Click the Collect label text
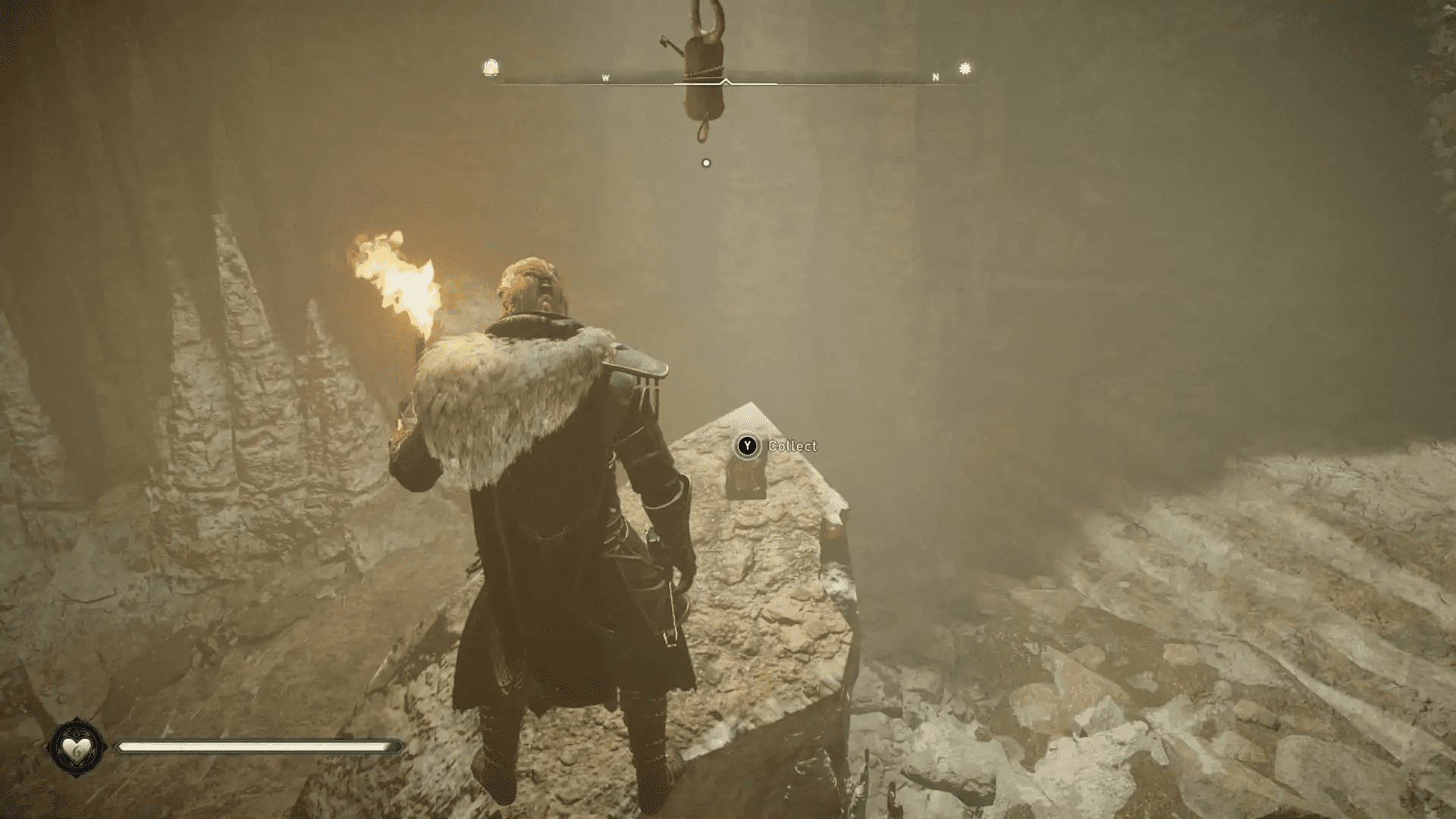This screenshot has width=1456, height=819. click(792, 447)
